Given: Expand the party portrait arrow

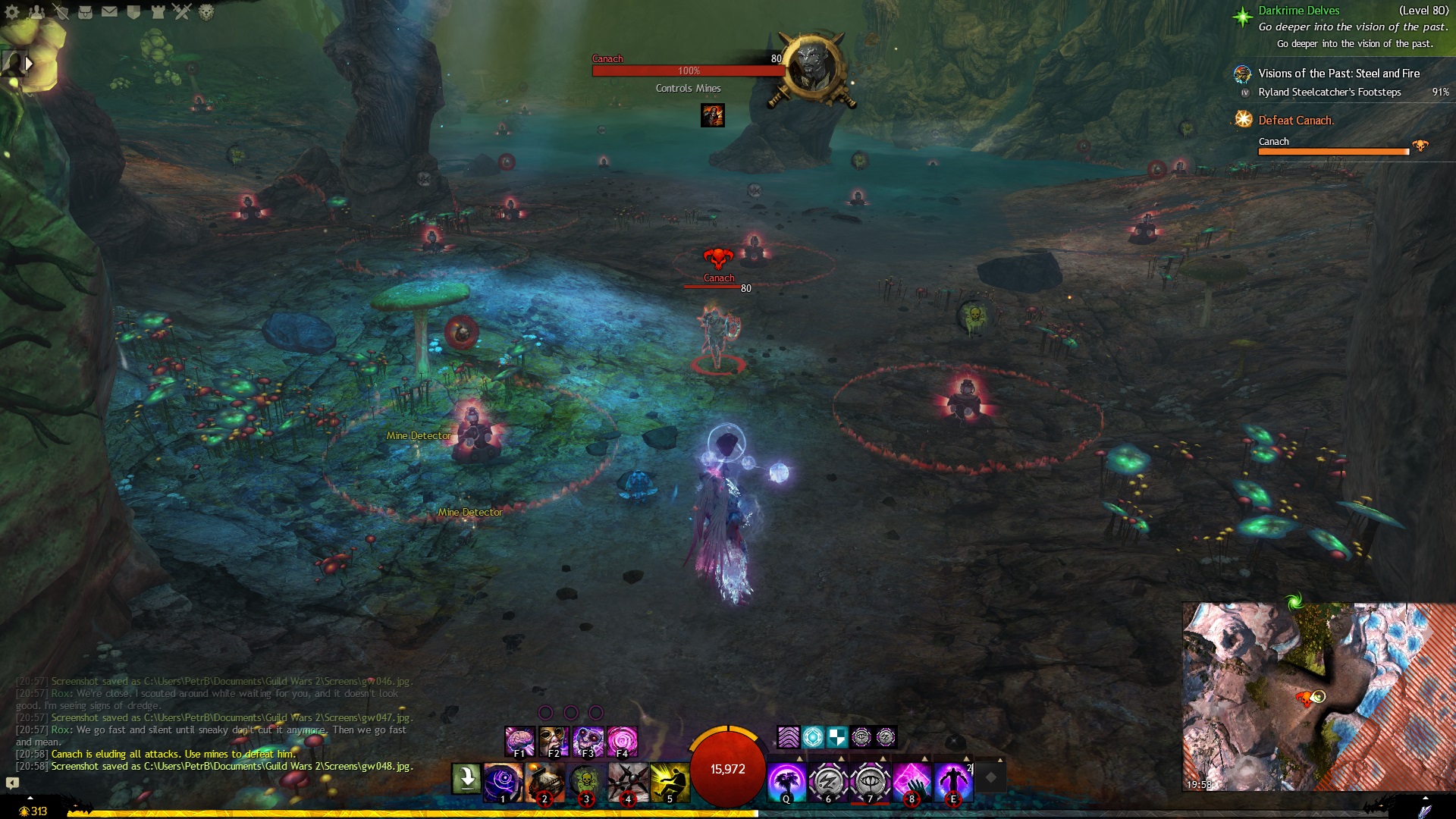Looking at the screenshot, I should tap(30, 64).
